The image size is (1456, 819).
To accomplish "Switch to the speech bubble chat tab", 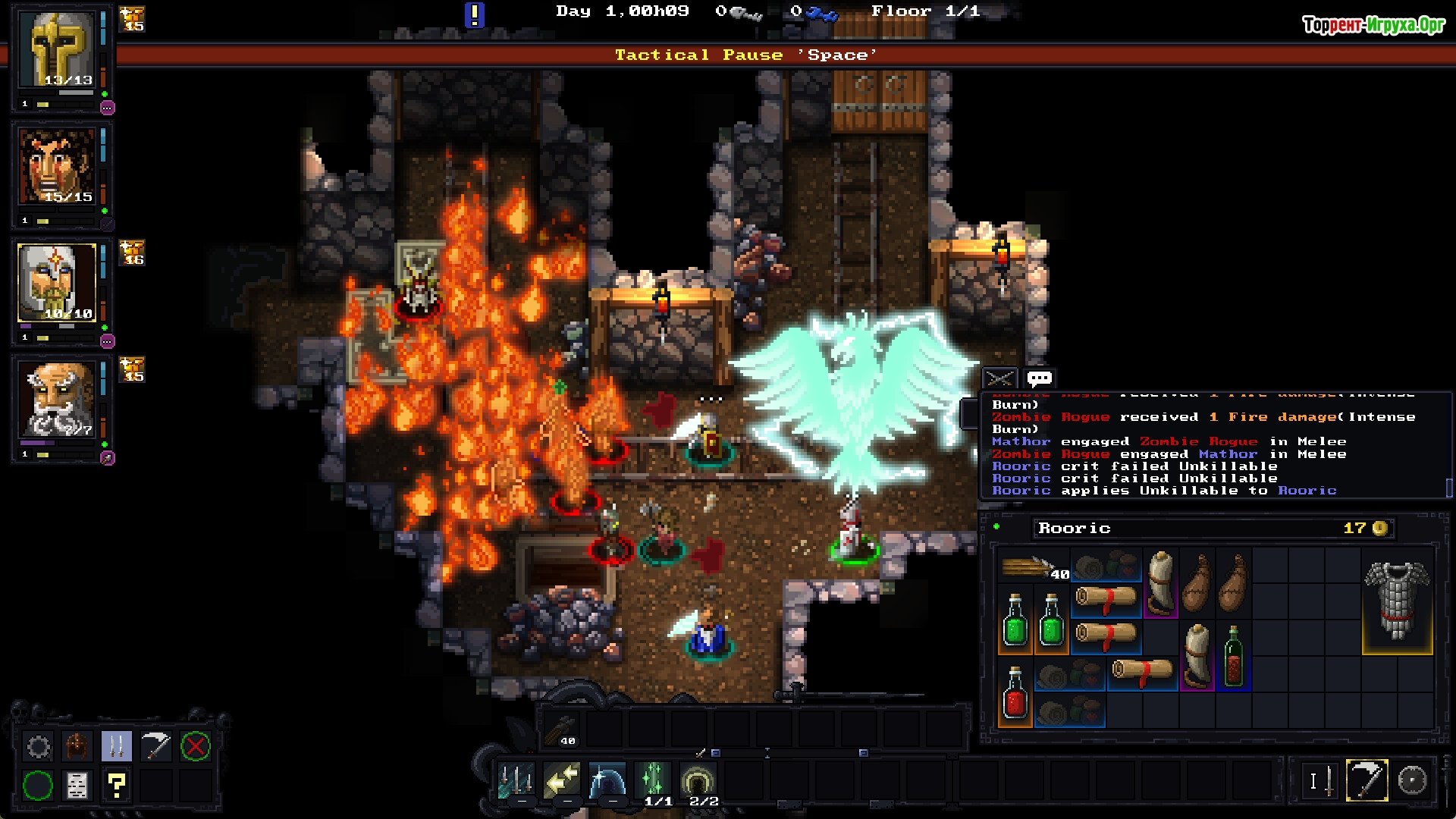I will tap(1039, 378).
